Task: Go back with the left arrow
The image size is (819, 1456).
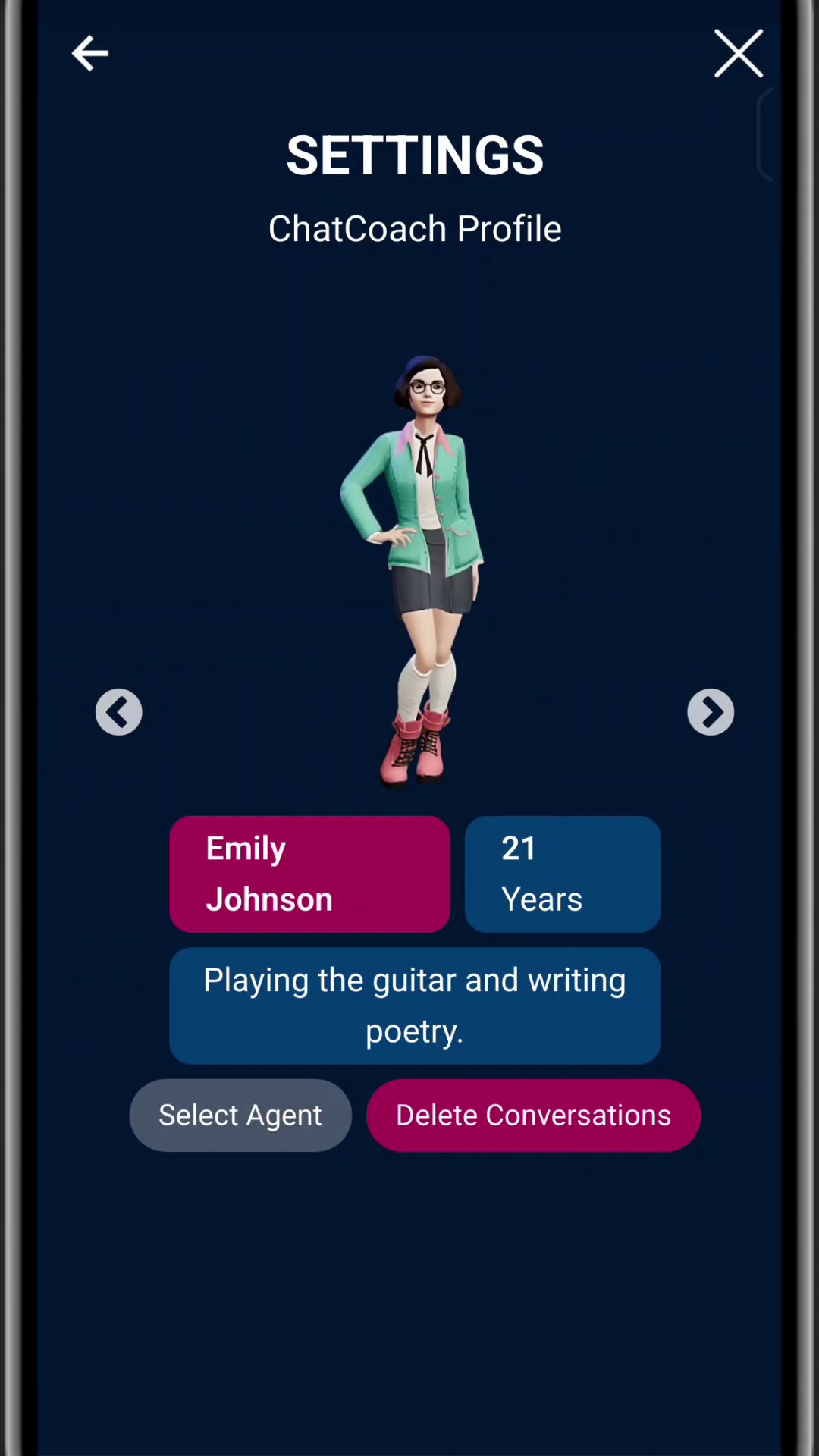Action: [x=90, y=54]
